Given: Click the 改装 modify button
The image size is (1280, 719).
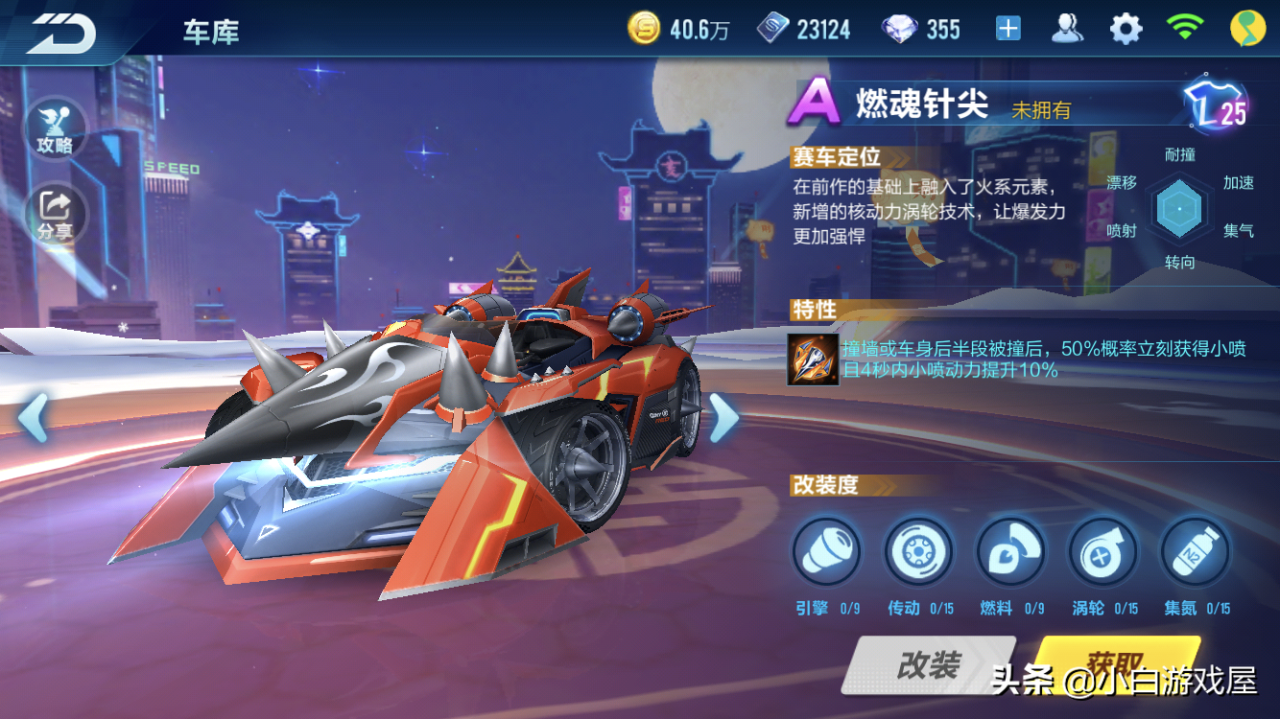Looking at the screenshot, I should (928, 665).
